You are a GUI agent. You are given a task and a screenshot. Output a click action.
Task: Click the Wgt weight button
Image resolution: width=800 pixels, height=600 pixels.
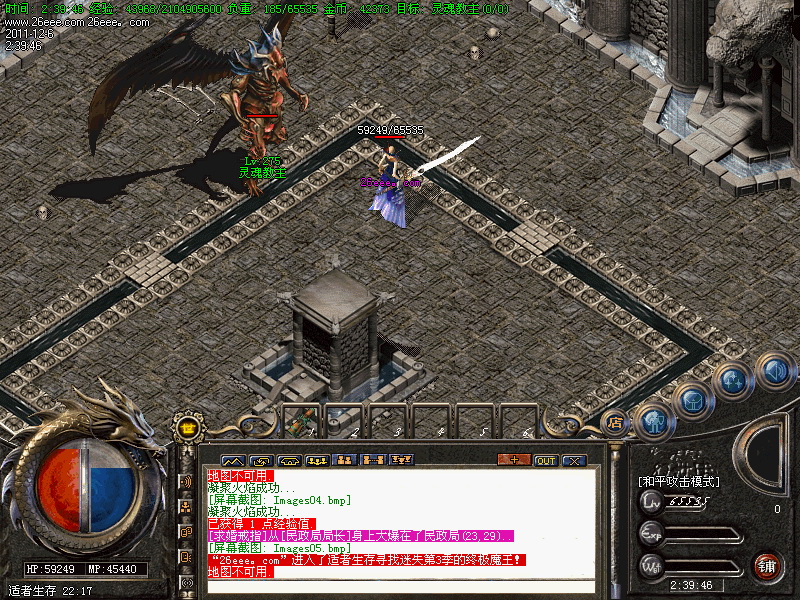point(652,565)
